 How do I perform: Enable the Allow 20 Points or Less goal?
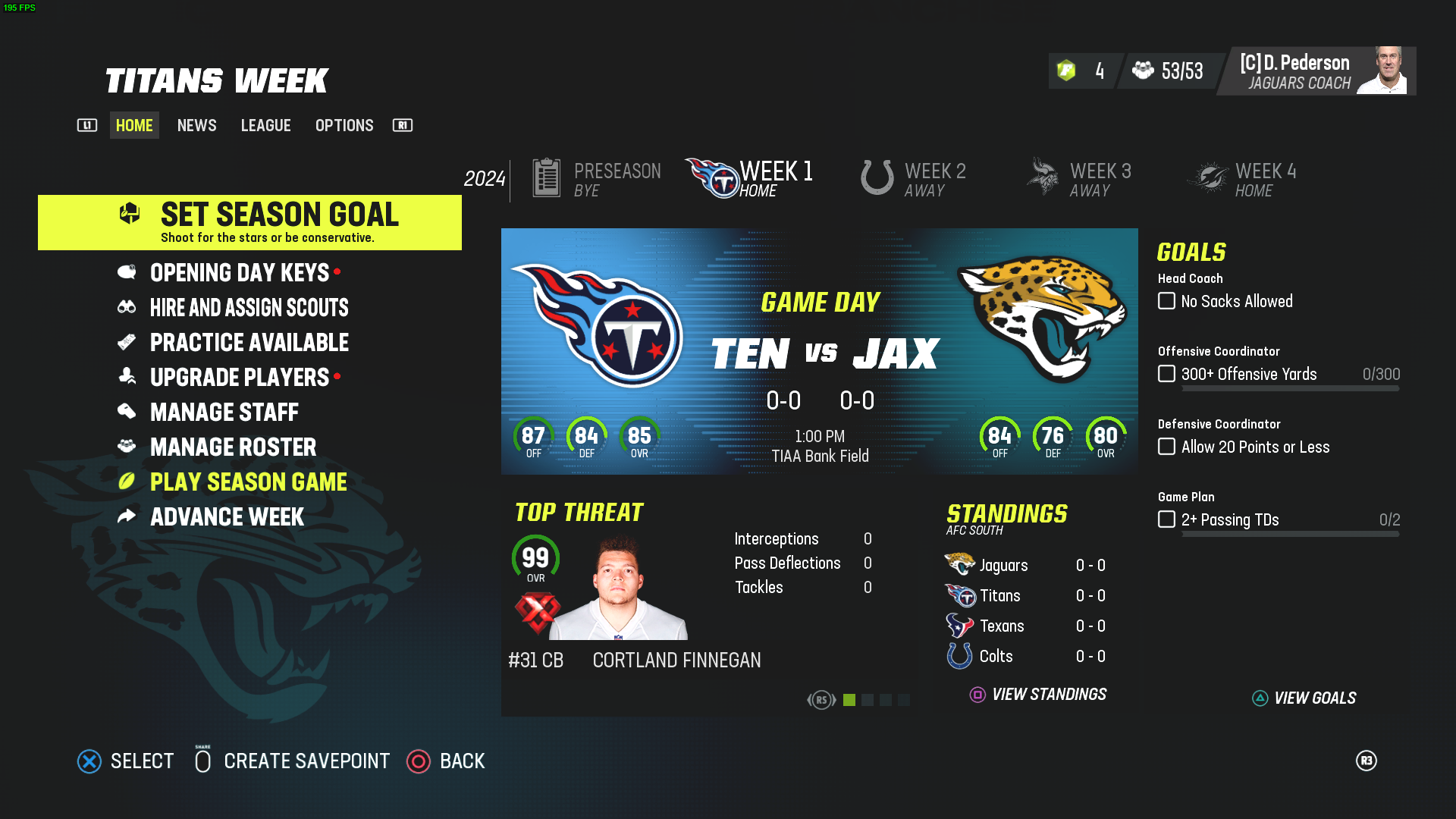point(1166,447)
